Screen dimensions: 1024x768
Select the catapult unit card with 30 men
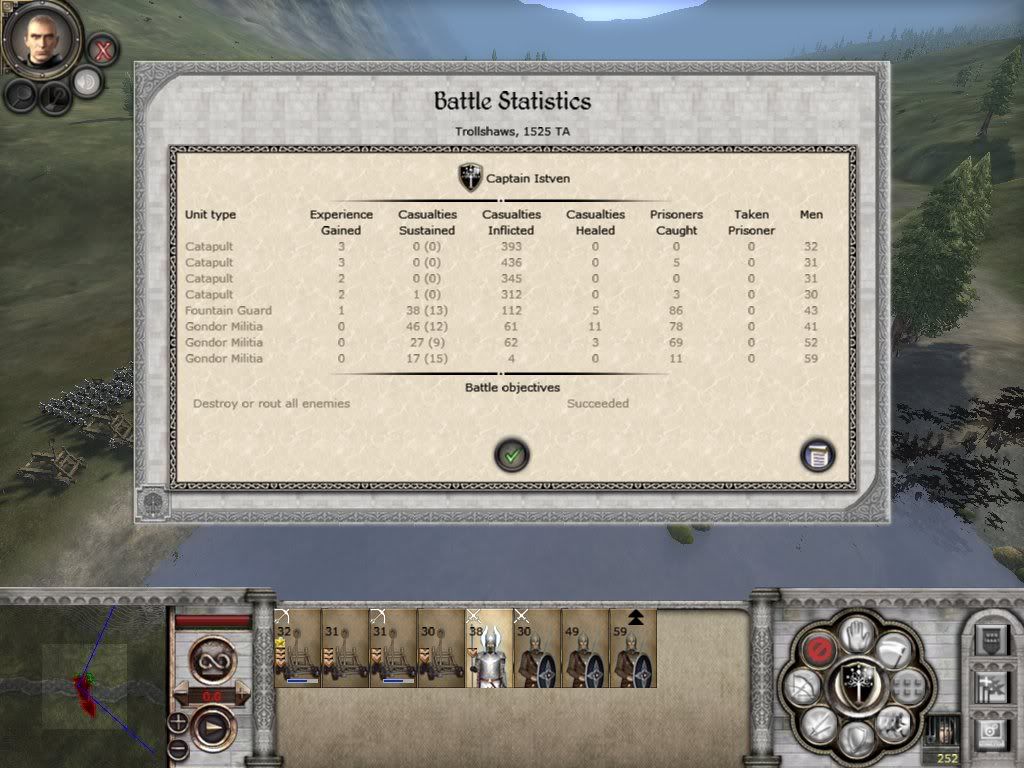click(440, 648)
